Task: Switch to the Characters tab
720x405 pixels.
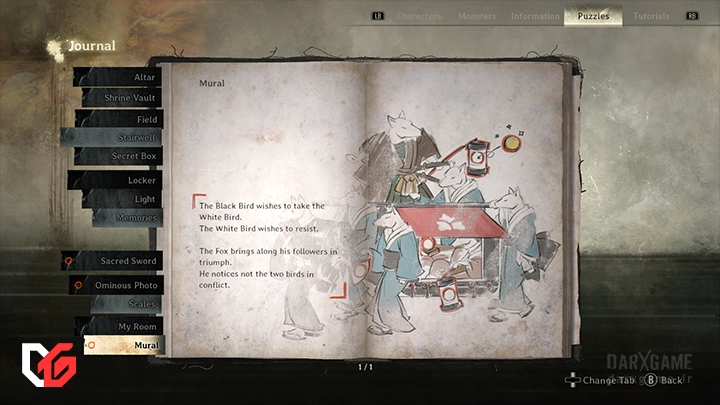Action: click(x=419, y=16)
